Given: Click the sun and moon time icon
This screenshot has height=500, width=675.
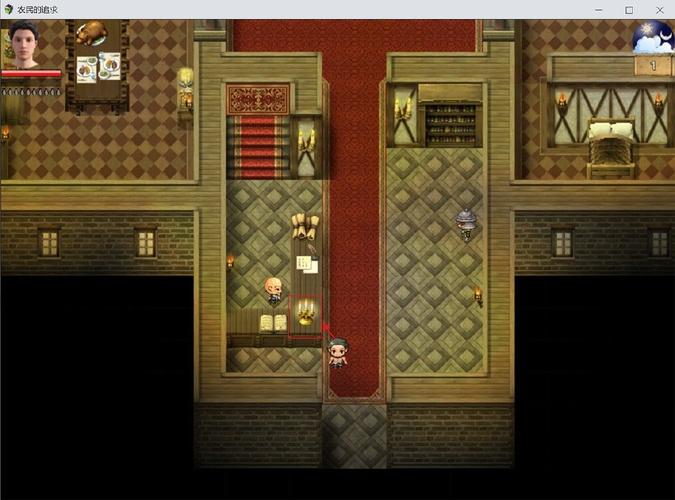Looking at the screenshot, I should coord(652,37).
